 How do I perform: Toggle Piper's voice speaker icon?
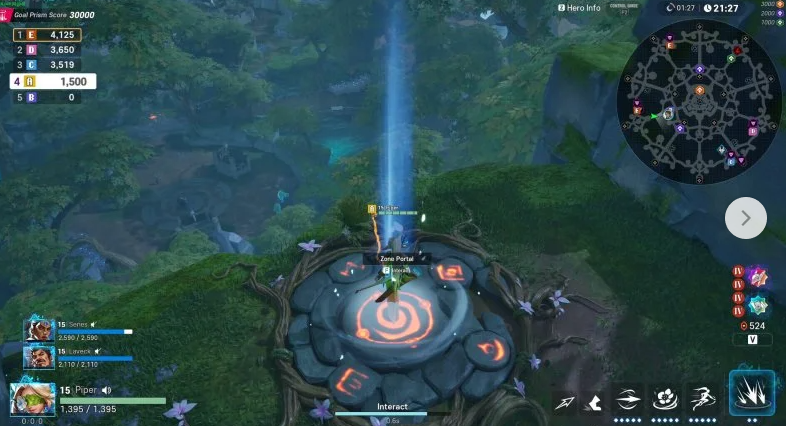(x=105, y=390)
